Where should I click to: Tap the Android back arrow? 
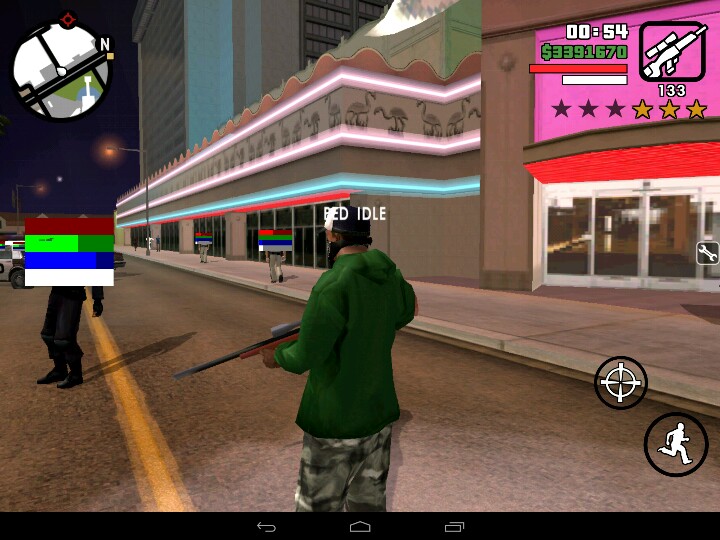(x=266, y=526)
